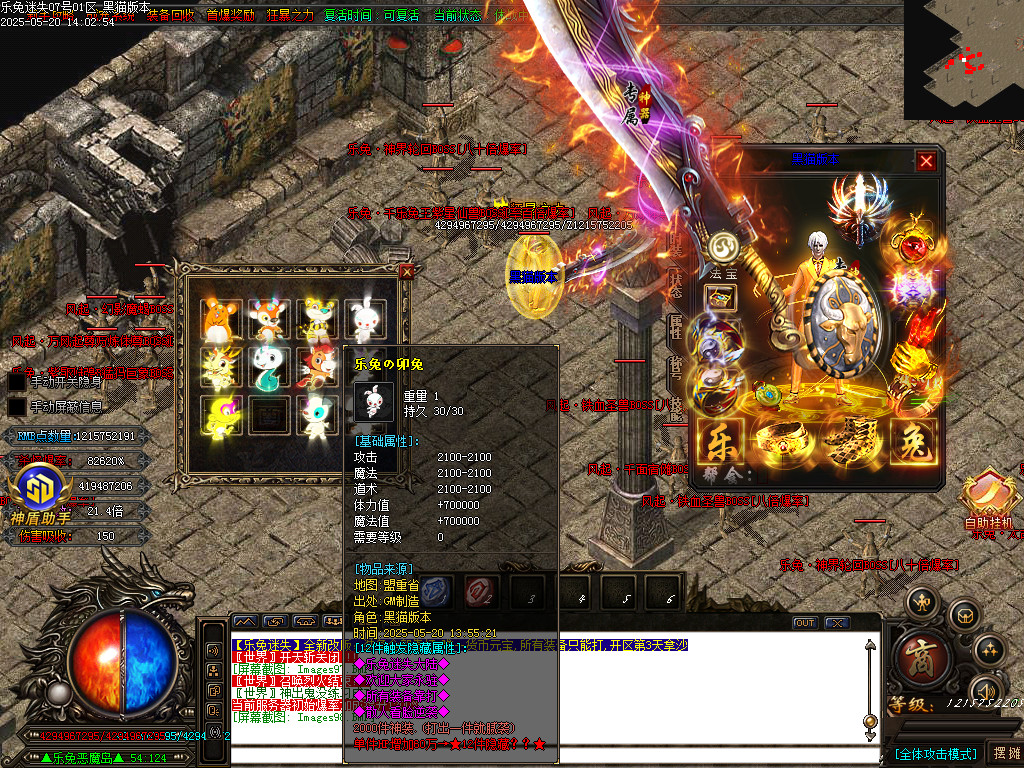Close the character equipment panel
This screenshot has width=1024, height=768.
click(x=927, y=161)
